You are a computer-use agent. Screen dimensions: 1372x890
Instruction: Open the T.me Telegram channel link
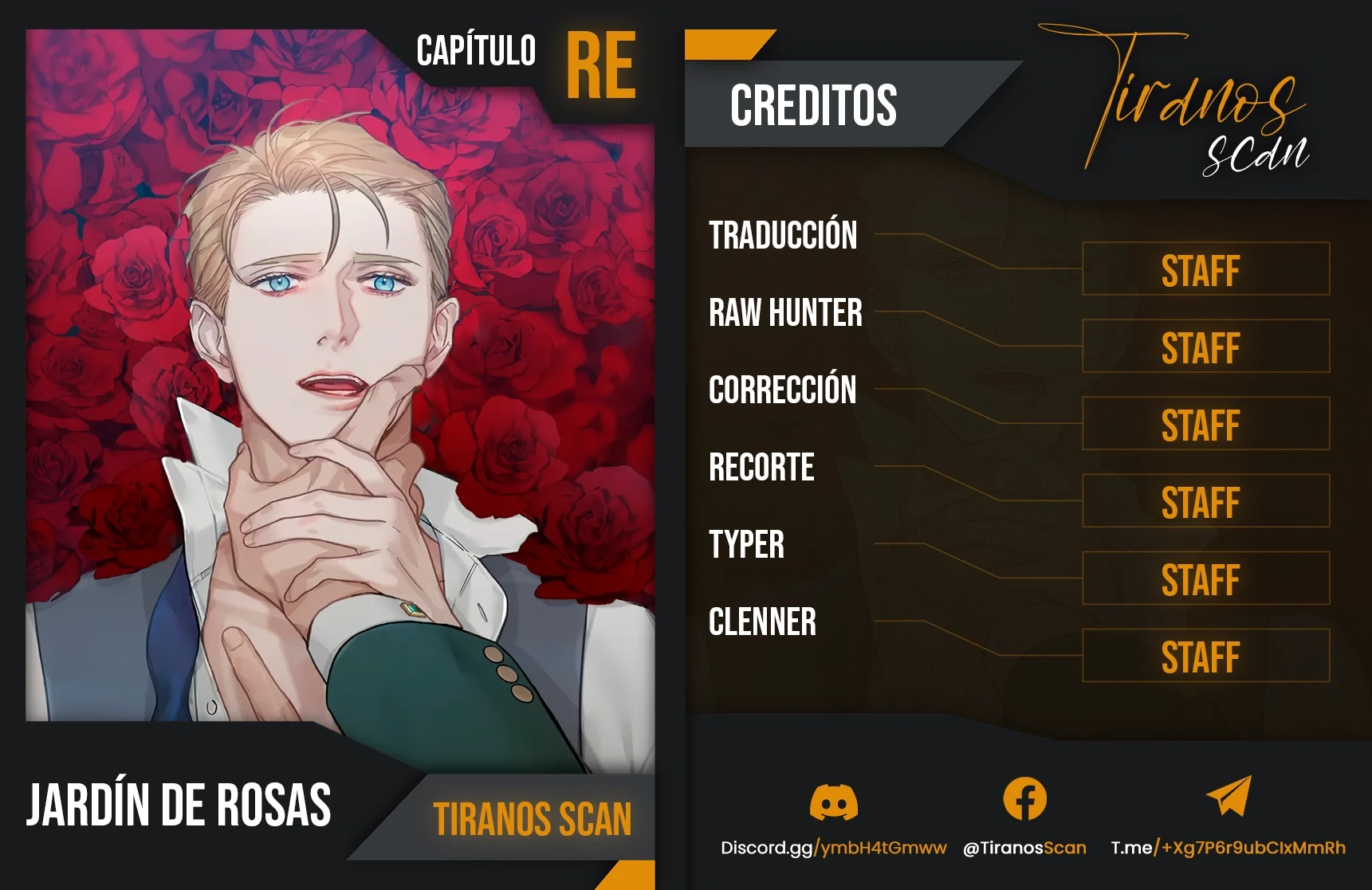1228,848
